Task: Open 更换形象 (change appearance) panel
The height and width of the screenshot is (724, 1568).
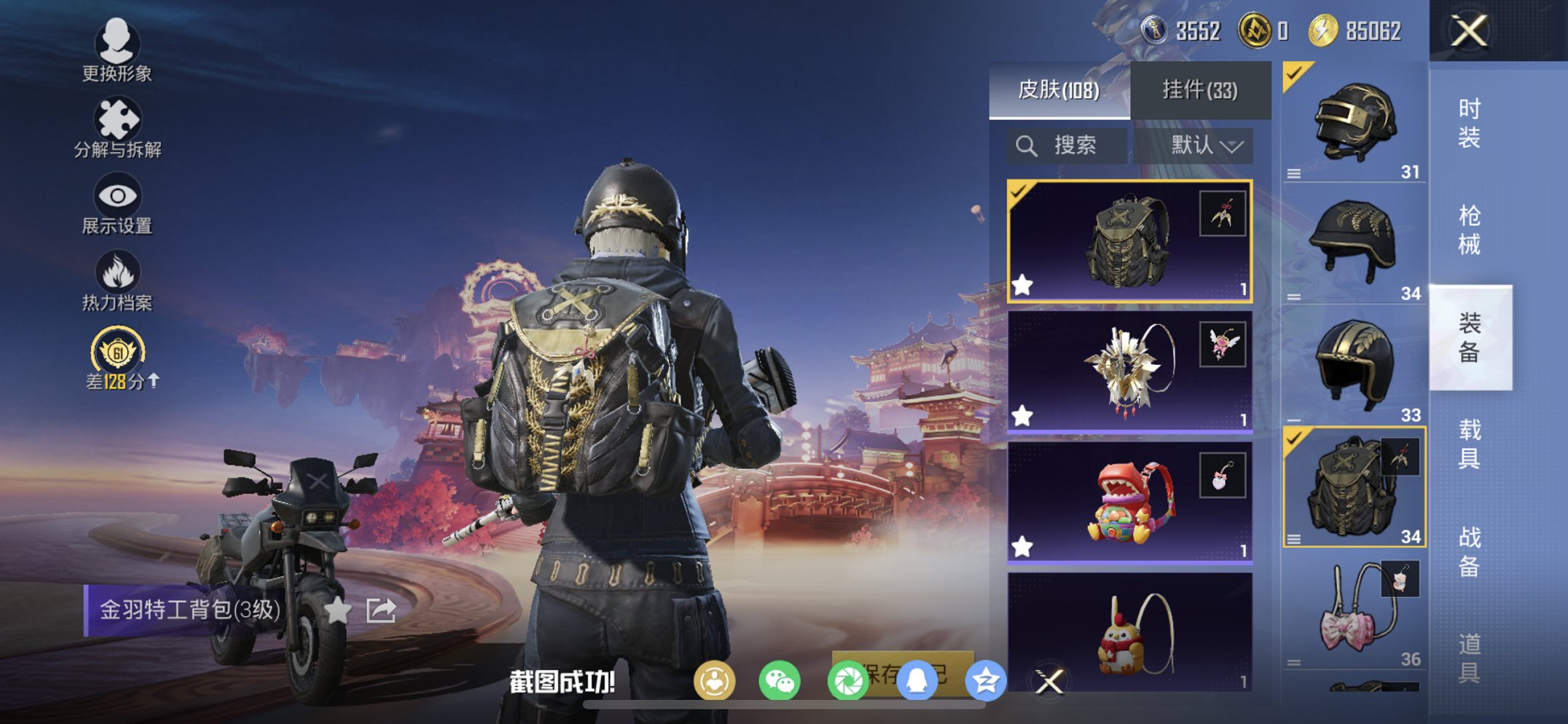Action: 119,55
